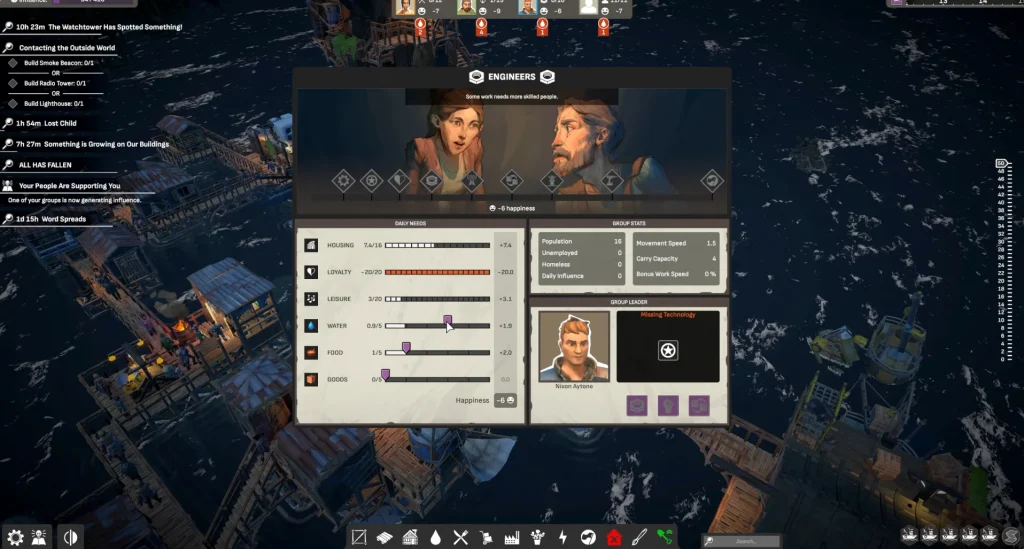
Task: Open the factory production build category
Action: pyautogui.click(x=511, y=537)
